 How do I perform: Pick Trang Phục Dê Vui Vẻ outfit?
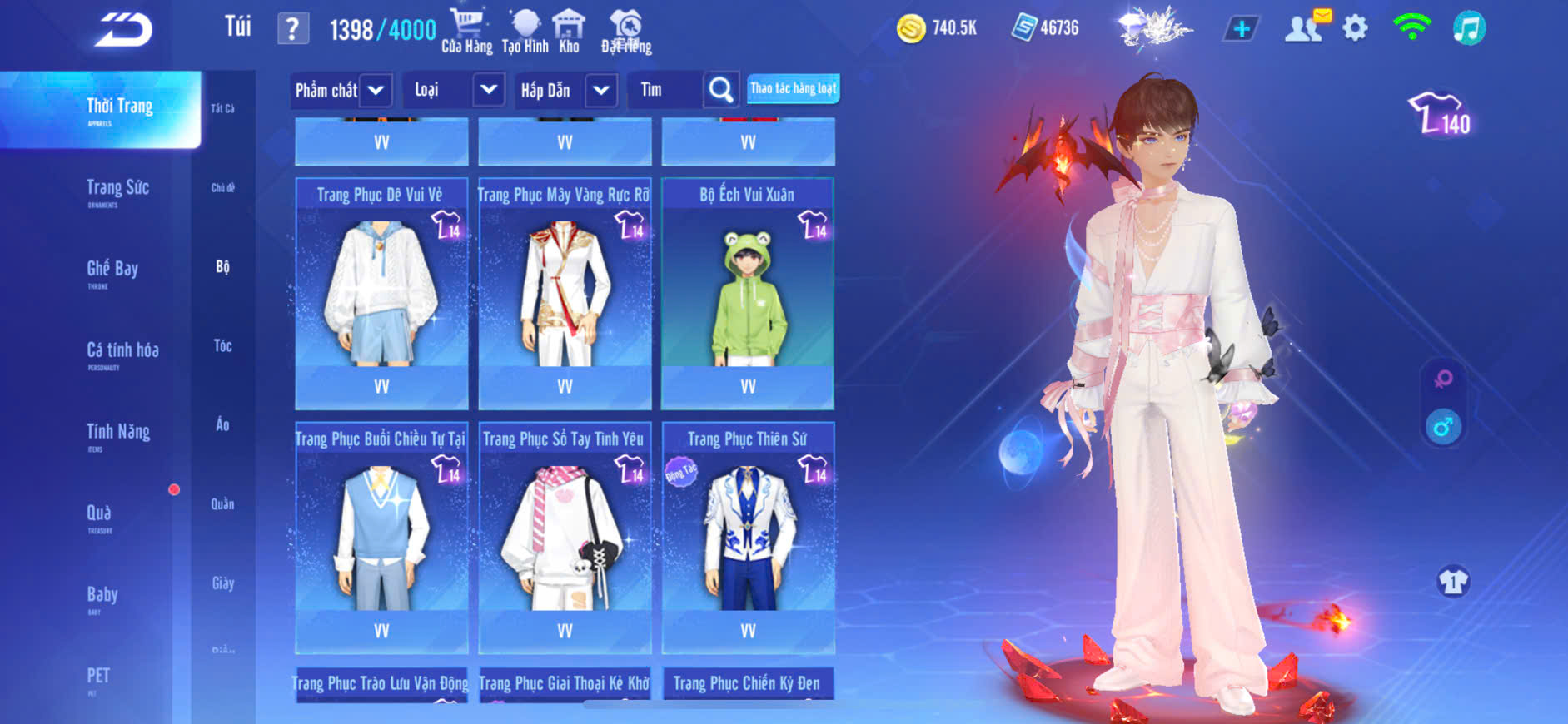click(x=381, y=293)
